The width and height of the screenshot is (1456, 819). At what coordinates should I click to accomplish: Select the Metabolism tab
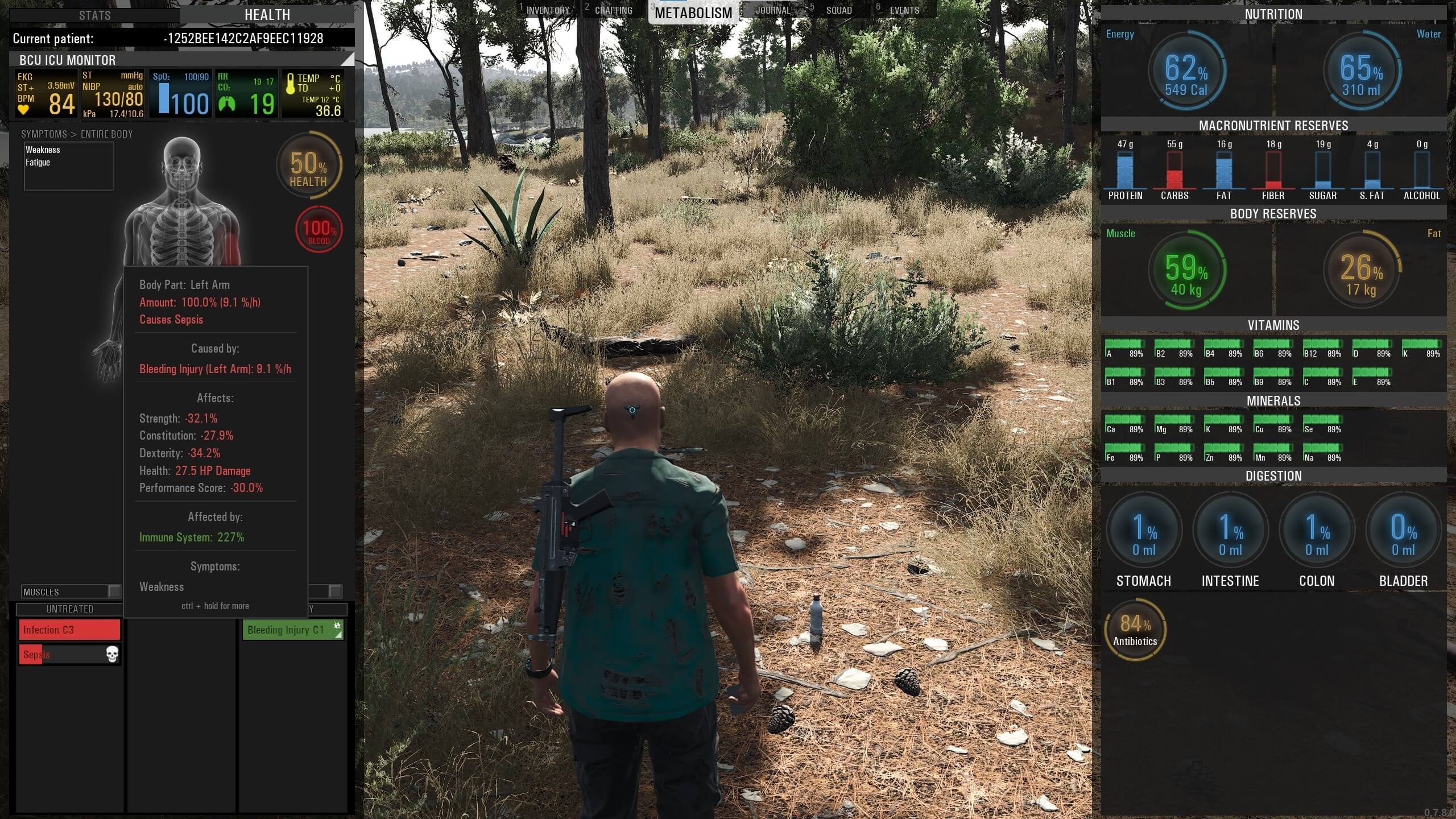(693, 13)
